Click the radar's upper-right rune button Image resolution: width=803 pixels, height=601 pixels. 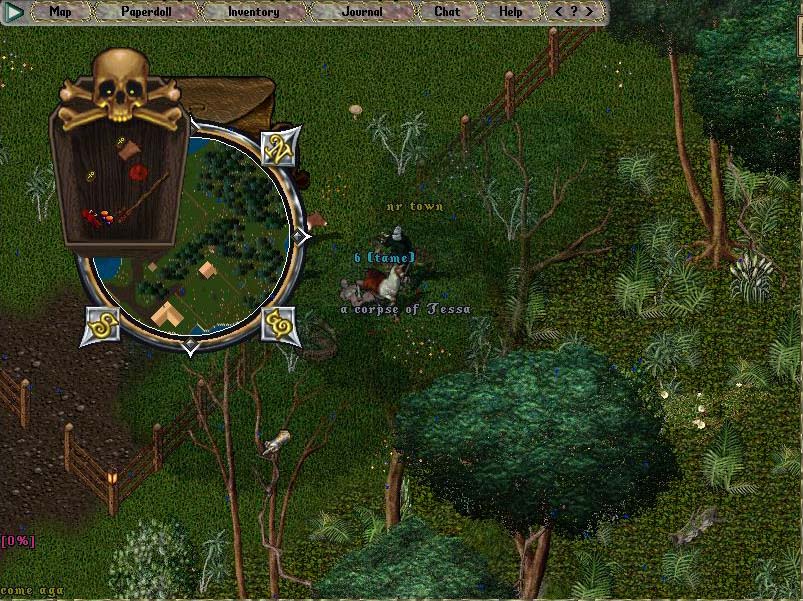[277, 148]
